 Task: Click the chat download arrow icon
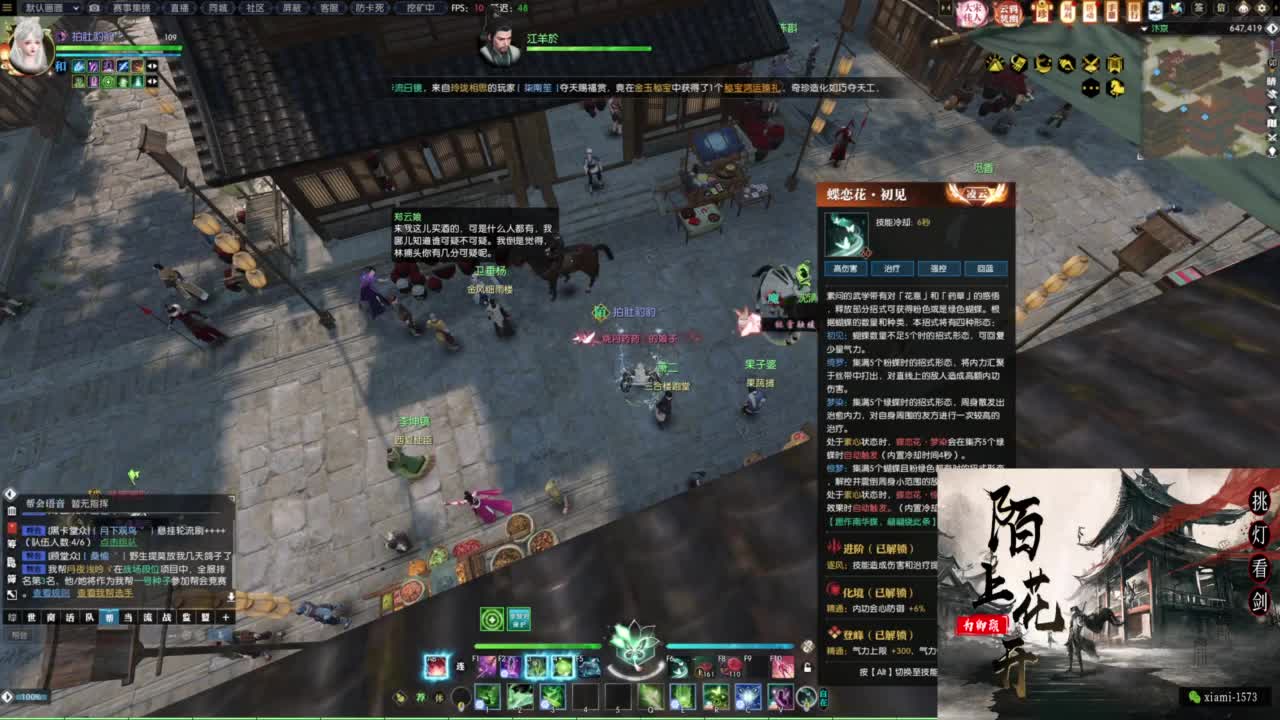(232, 596)
